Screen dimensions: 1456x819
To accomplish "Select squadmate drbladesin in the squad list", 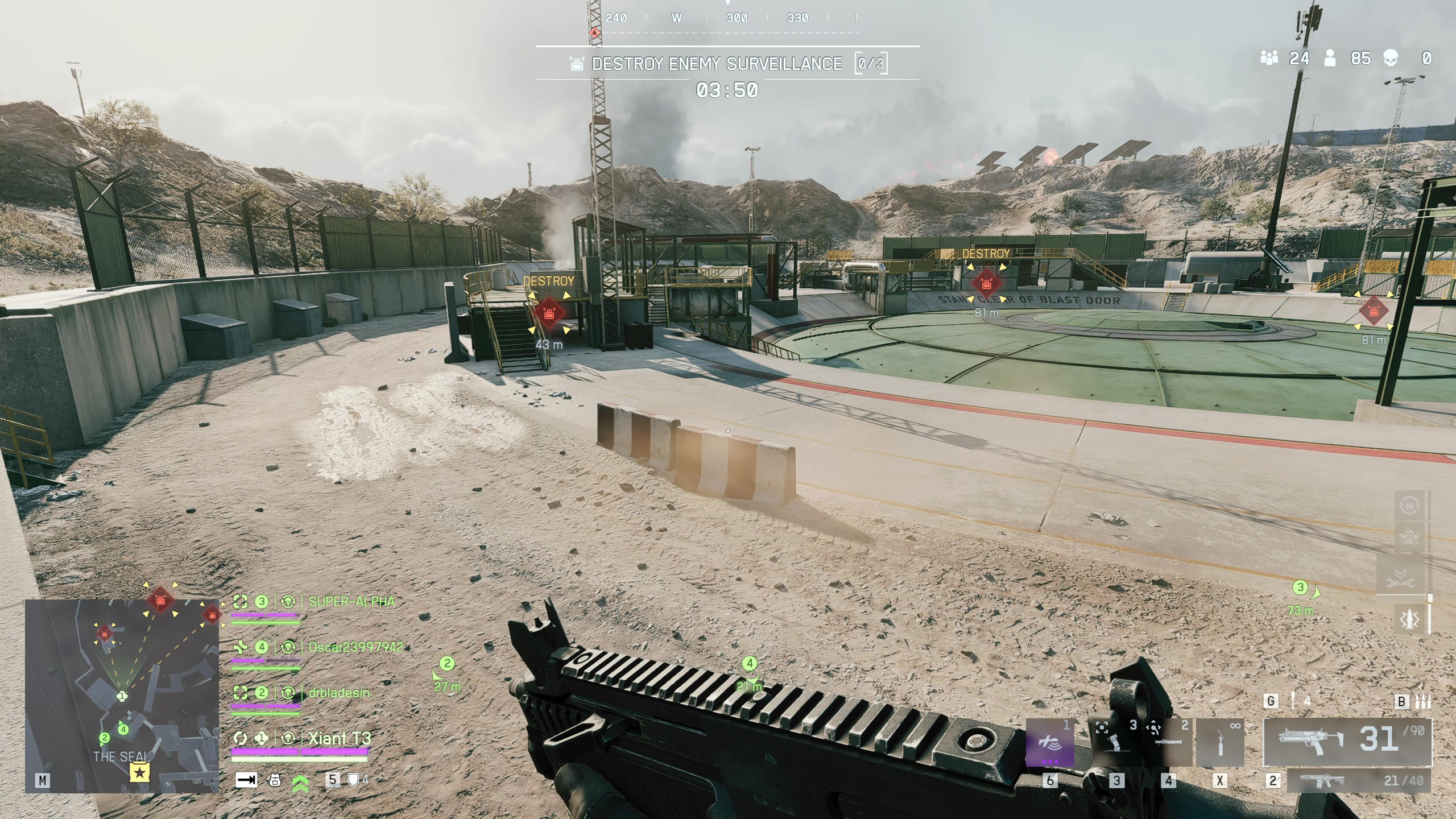I will click(338, 693).
